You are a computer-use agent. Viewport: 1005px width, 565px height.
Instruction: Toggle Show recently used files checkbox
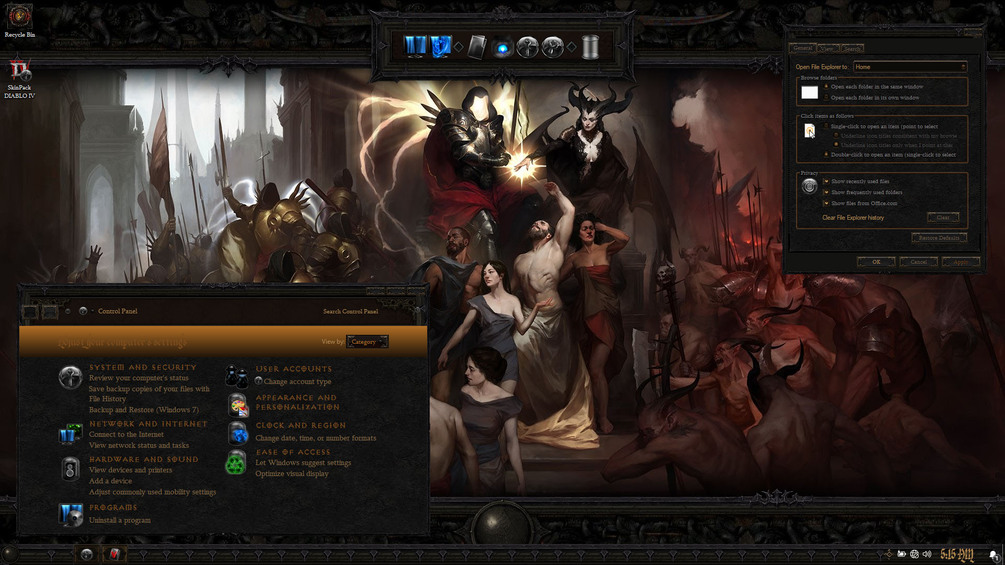[x=827, y=181]
